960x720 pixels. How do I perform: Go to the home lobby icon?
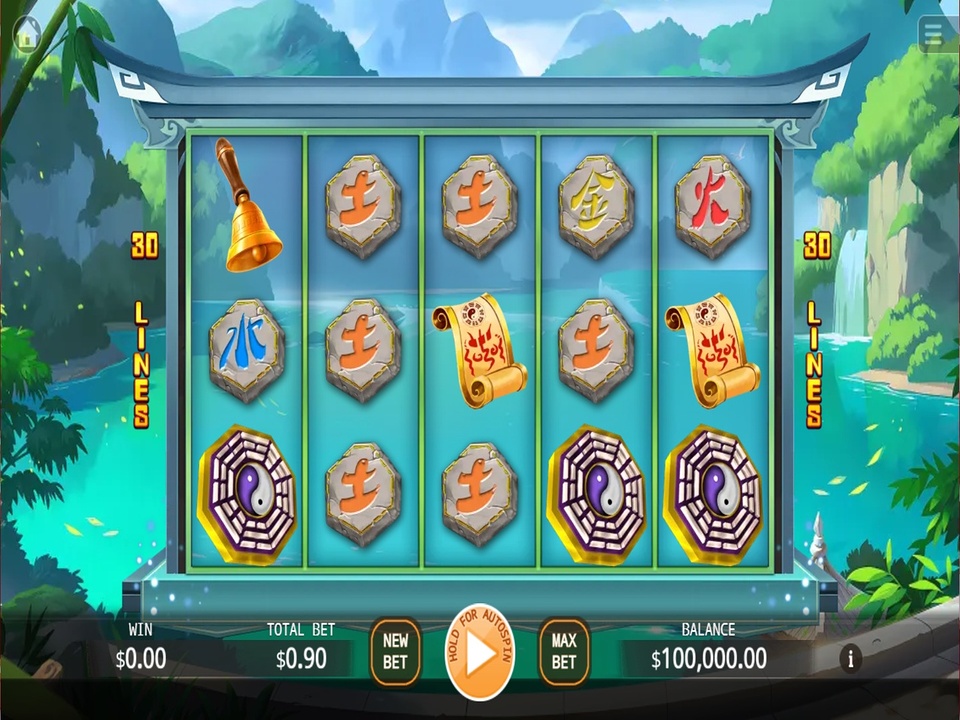[x=26, y=34]
